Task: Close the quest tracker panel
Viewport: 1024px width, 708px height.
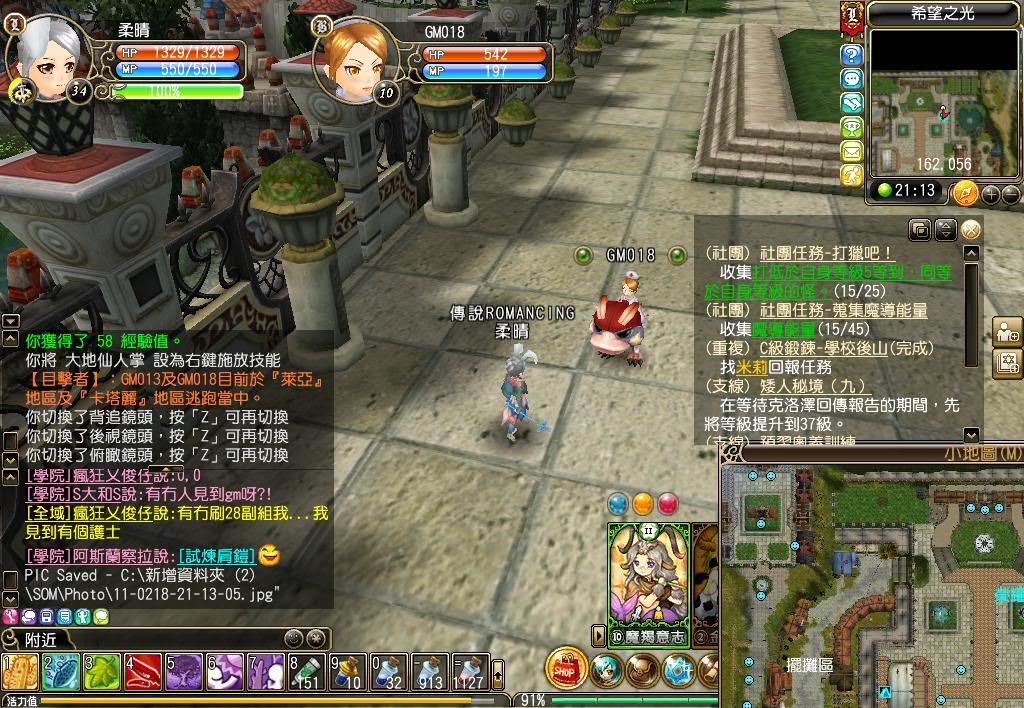Action: coord(971,230)
